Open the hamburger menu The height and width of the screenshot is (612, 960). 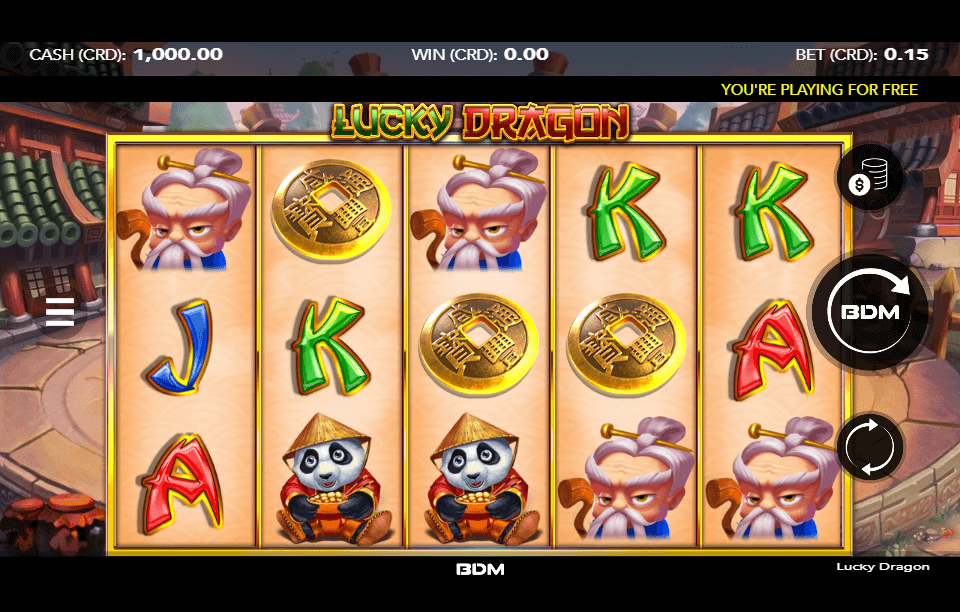[60, 312]
